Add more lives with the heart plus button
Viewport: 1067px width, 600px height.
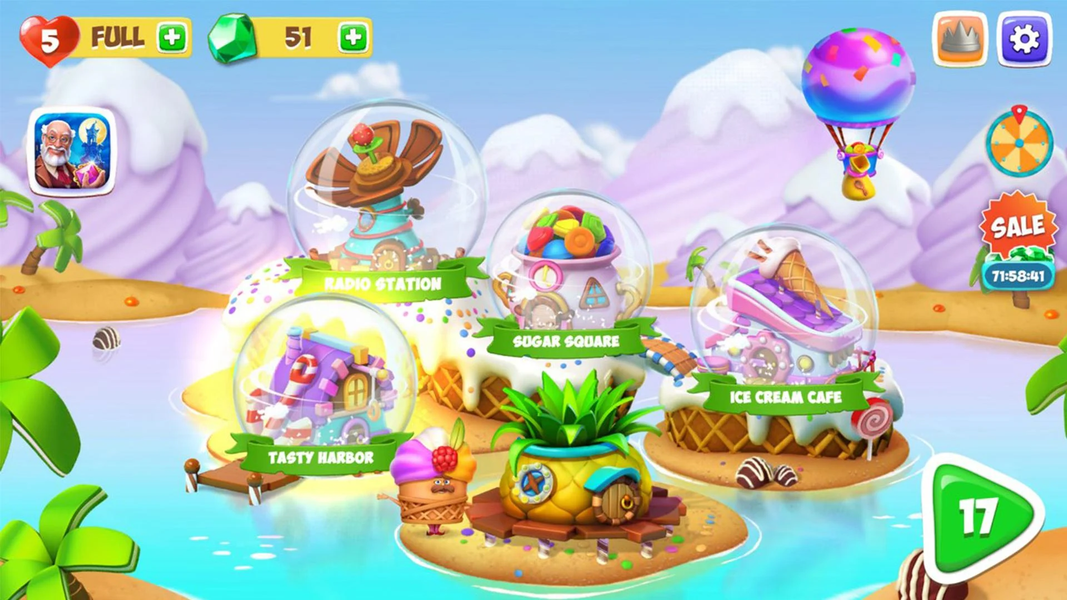tap(172, 38)
